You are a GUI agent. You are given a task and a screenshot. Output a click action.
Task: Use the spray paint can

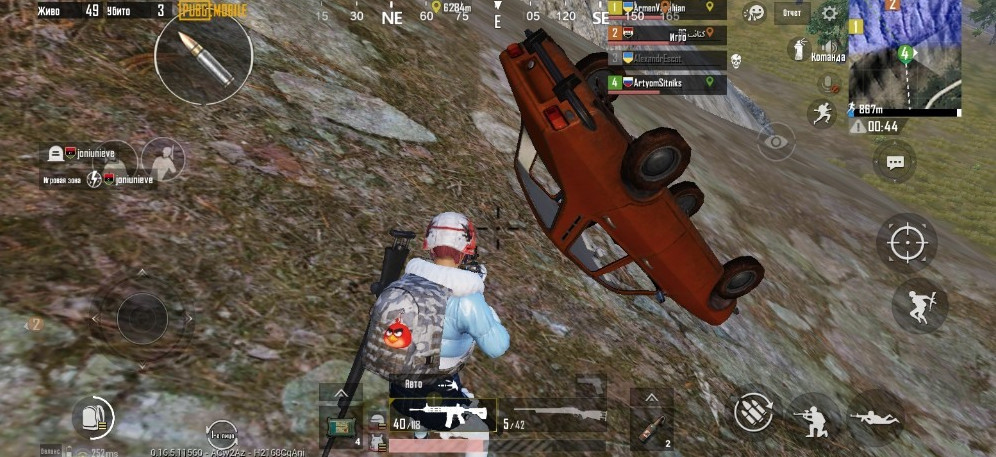coord(799,47)
